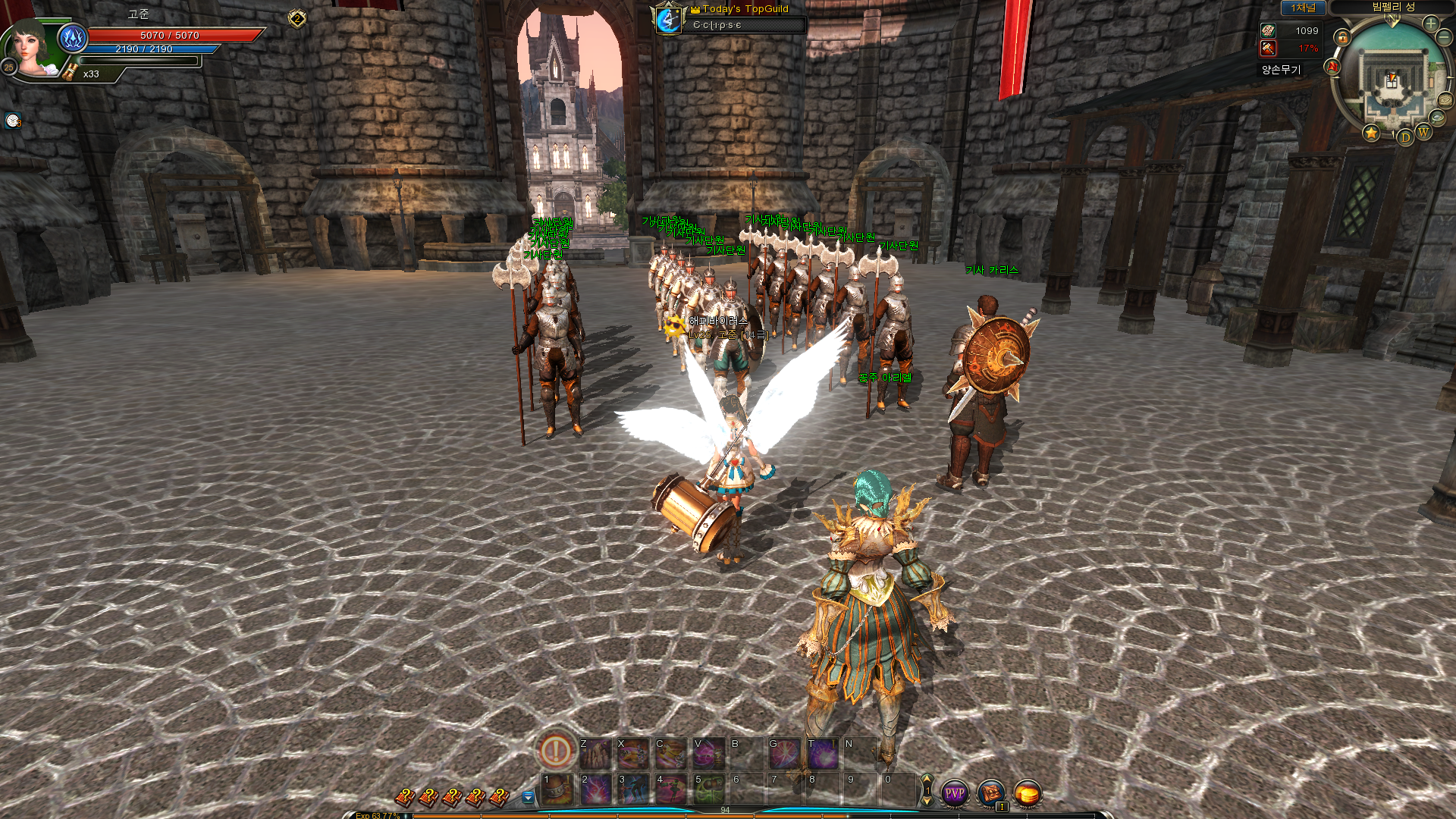Click the red exclamation alert button
Screen dimensions: 1456x819
click(x=556, y=751)
